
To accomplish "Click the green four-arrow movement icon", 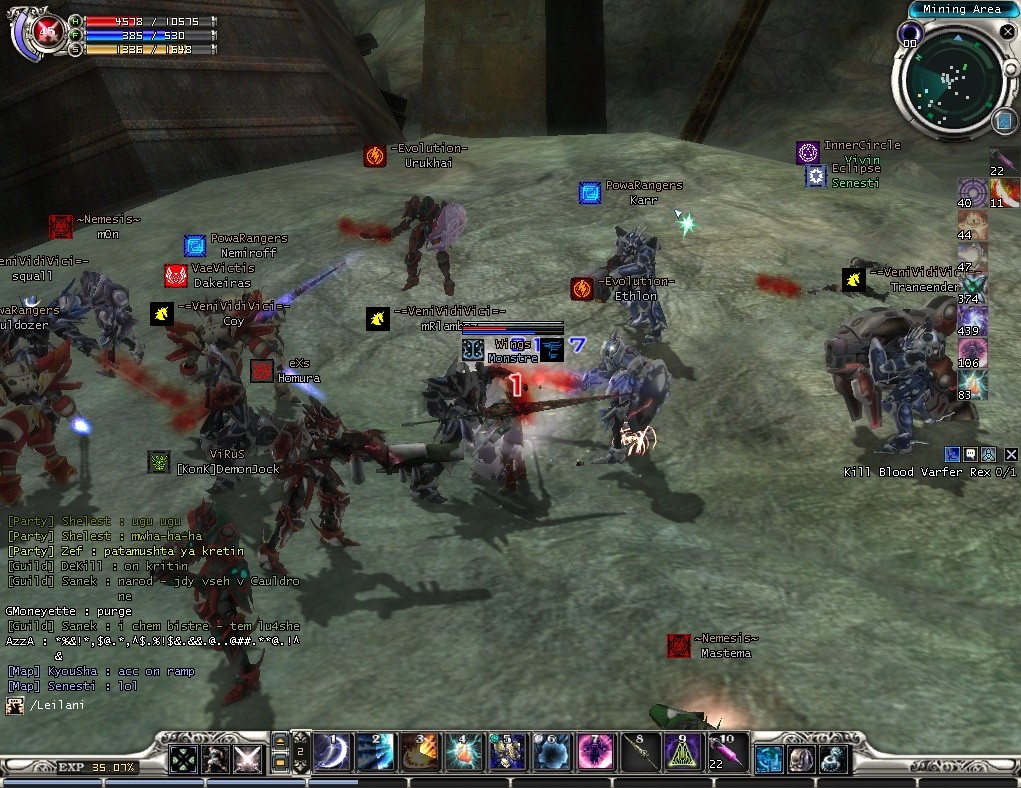I will click(183, 759).
